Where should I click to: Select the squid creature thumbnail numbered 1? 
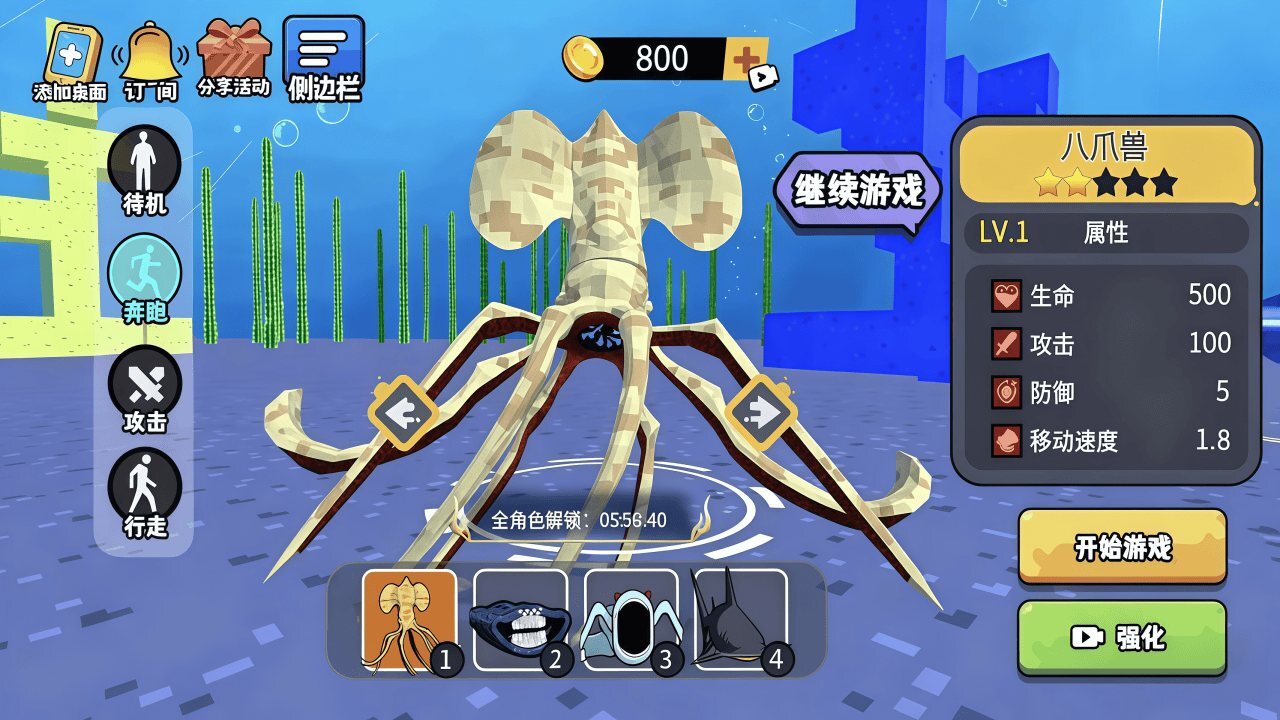(409, 619)
